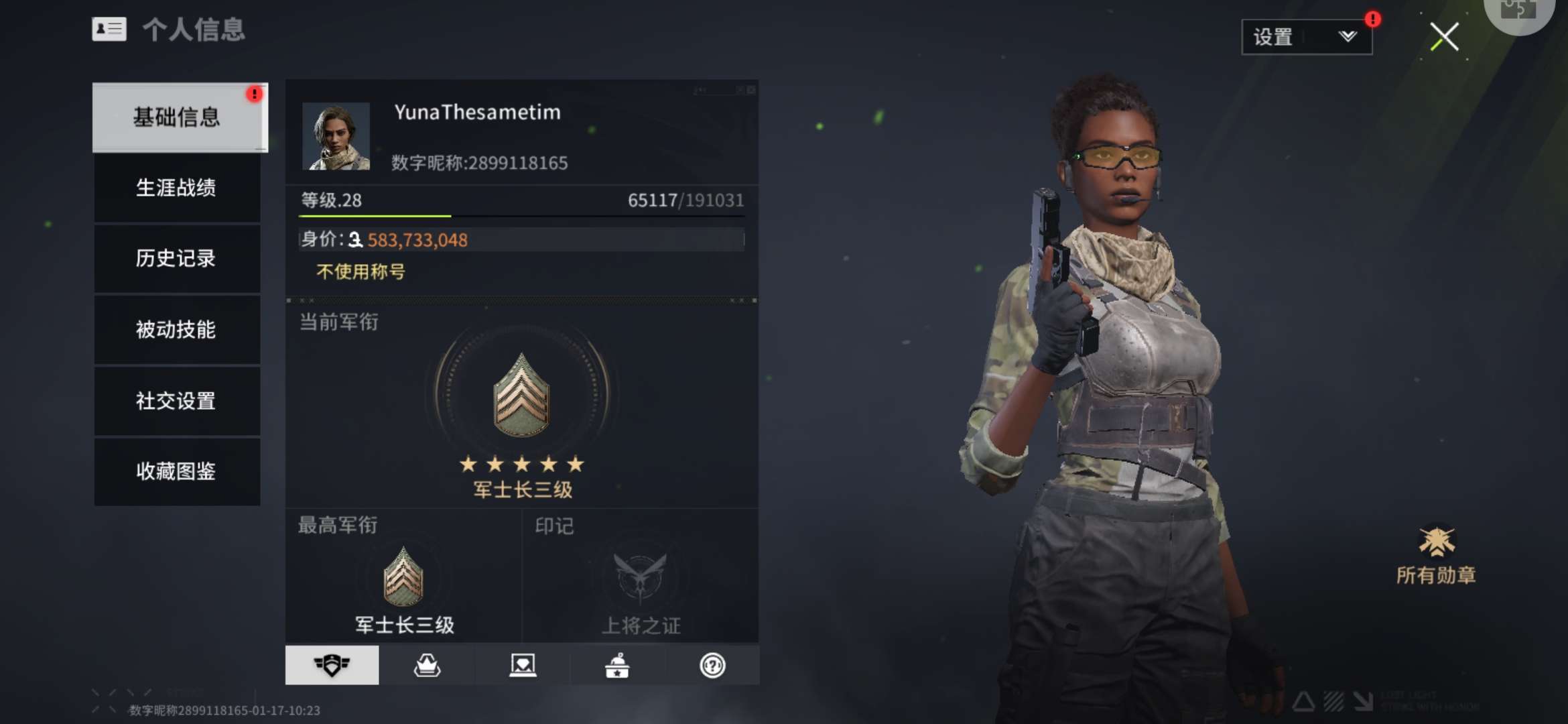Image resolution: width=1568 pixels, height=724 pixels.
Task: Inspect the current rank 军士长三级 badge
Action: 521,396
